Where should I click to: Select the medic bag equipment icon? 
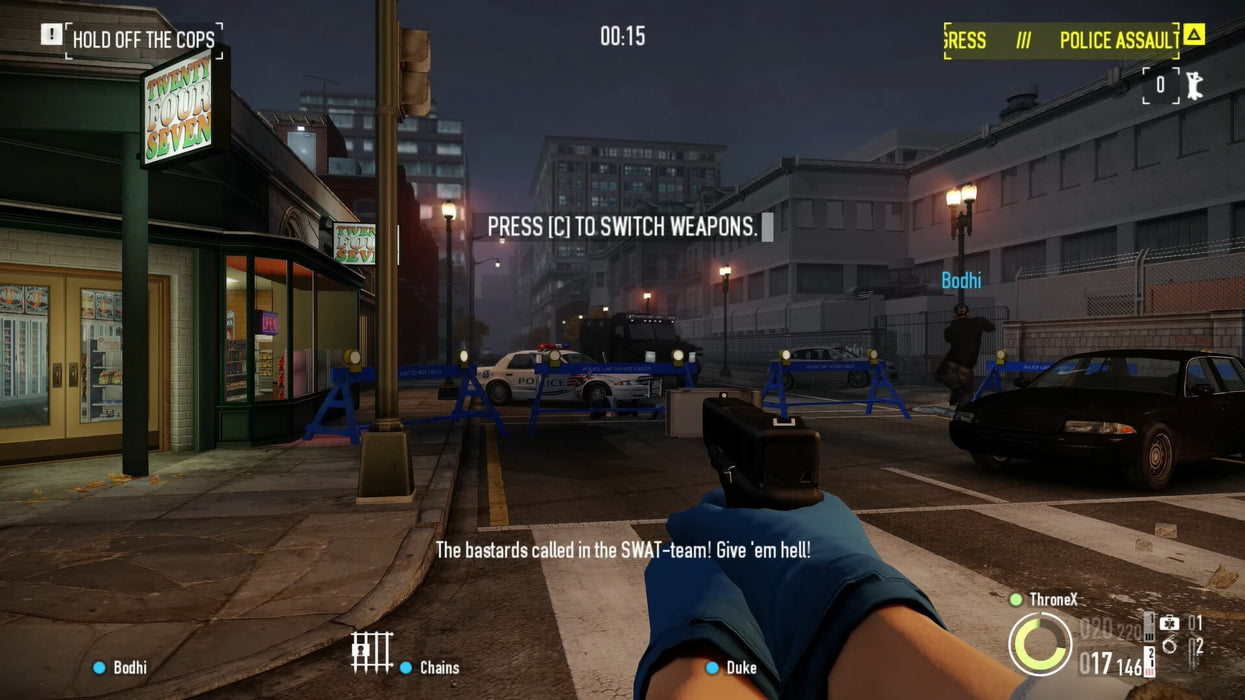pos(1168,623)
